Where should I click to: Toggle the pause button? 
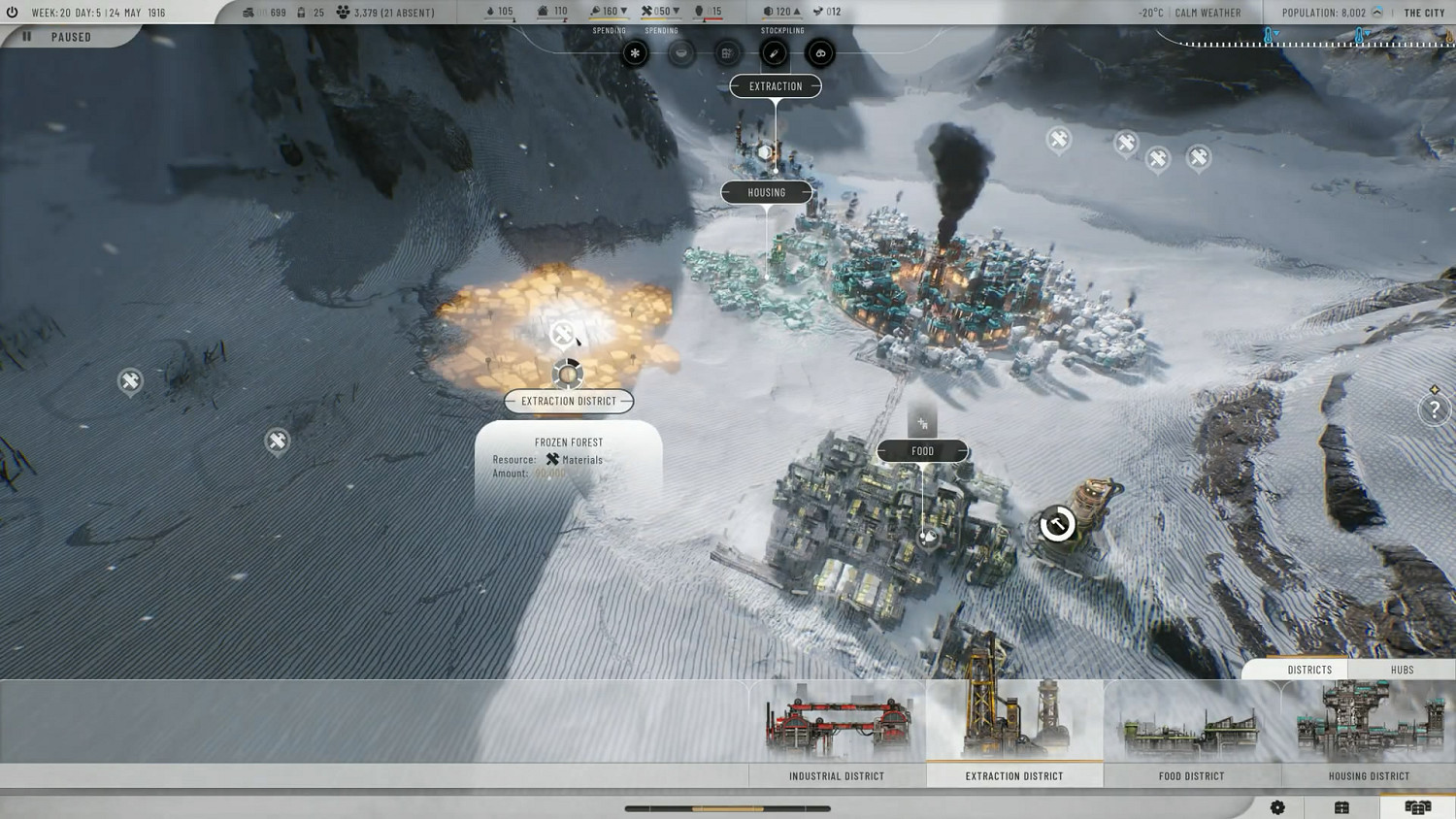[27, 37]
